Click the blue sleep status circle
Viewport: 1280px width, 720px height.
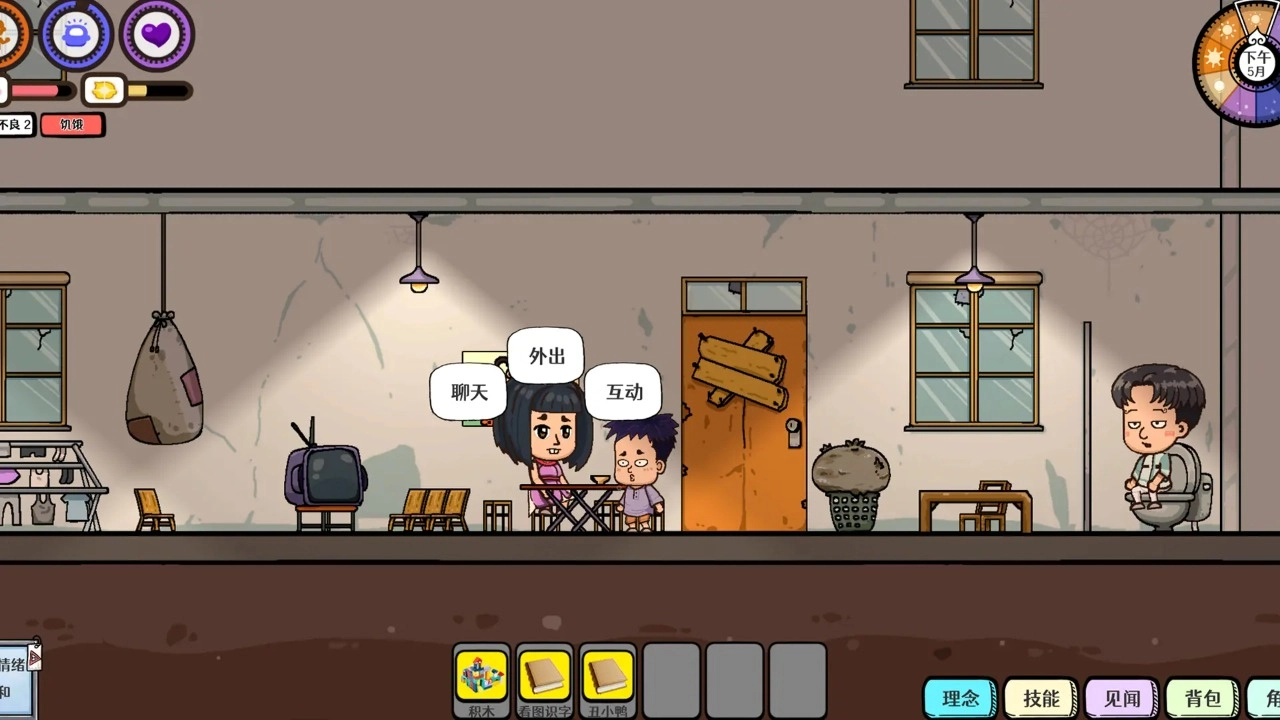tap(76, 36)
